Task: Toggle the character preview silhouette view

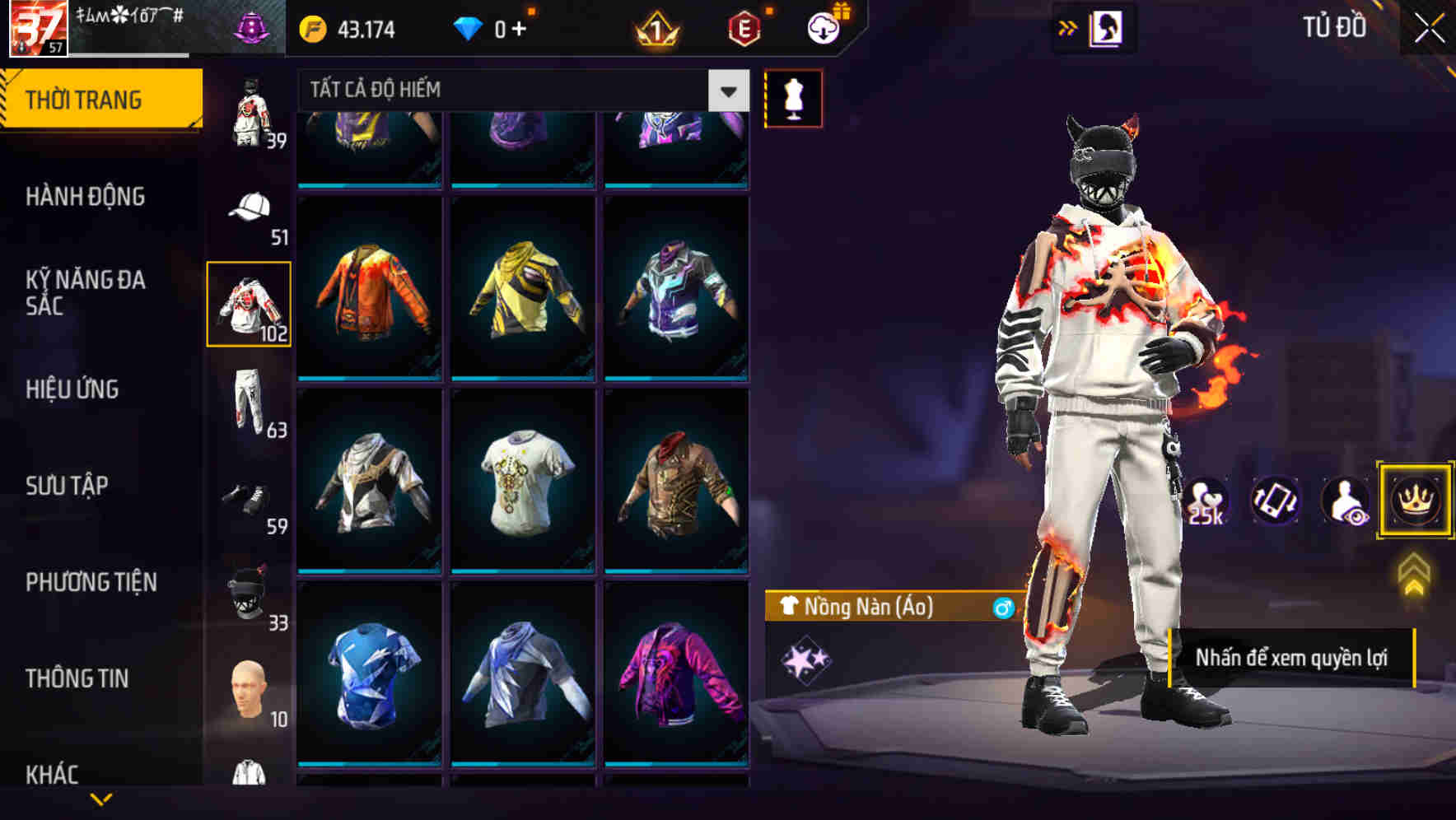Action: coord(1345,501)
